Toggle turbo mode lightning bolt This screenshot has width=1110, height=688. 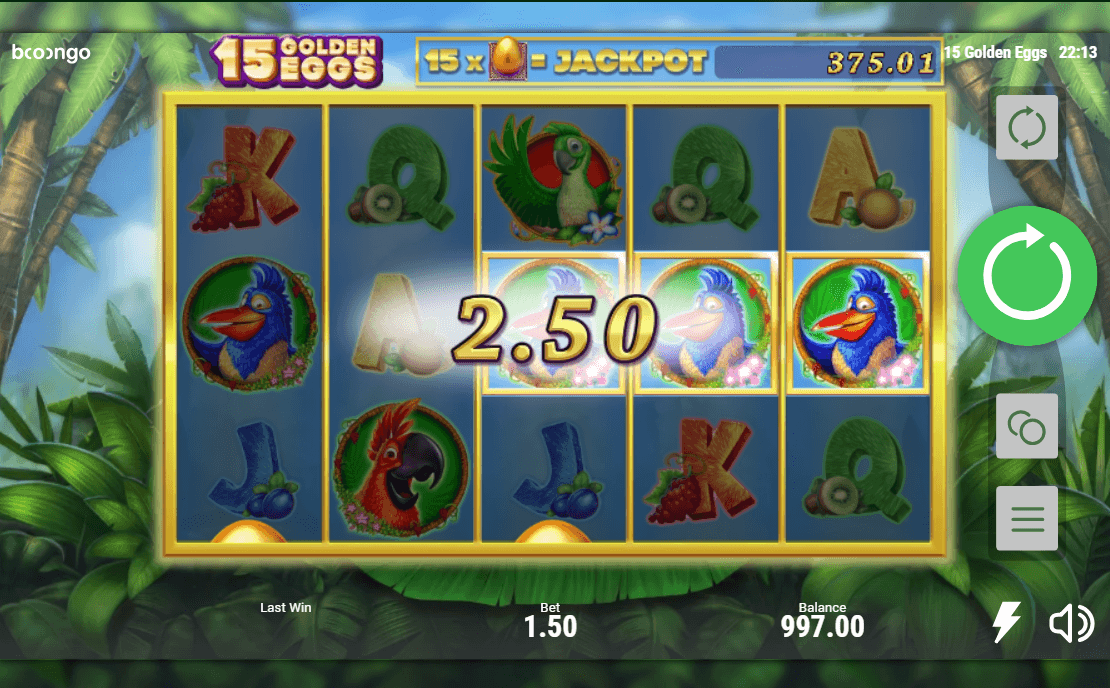pos(1006,623)
